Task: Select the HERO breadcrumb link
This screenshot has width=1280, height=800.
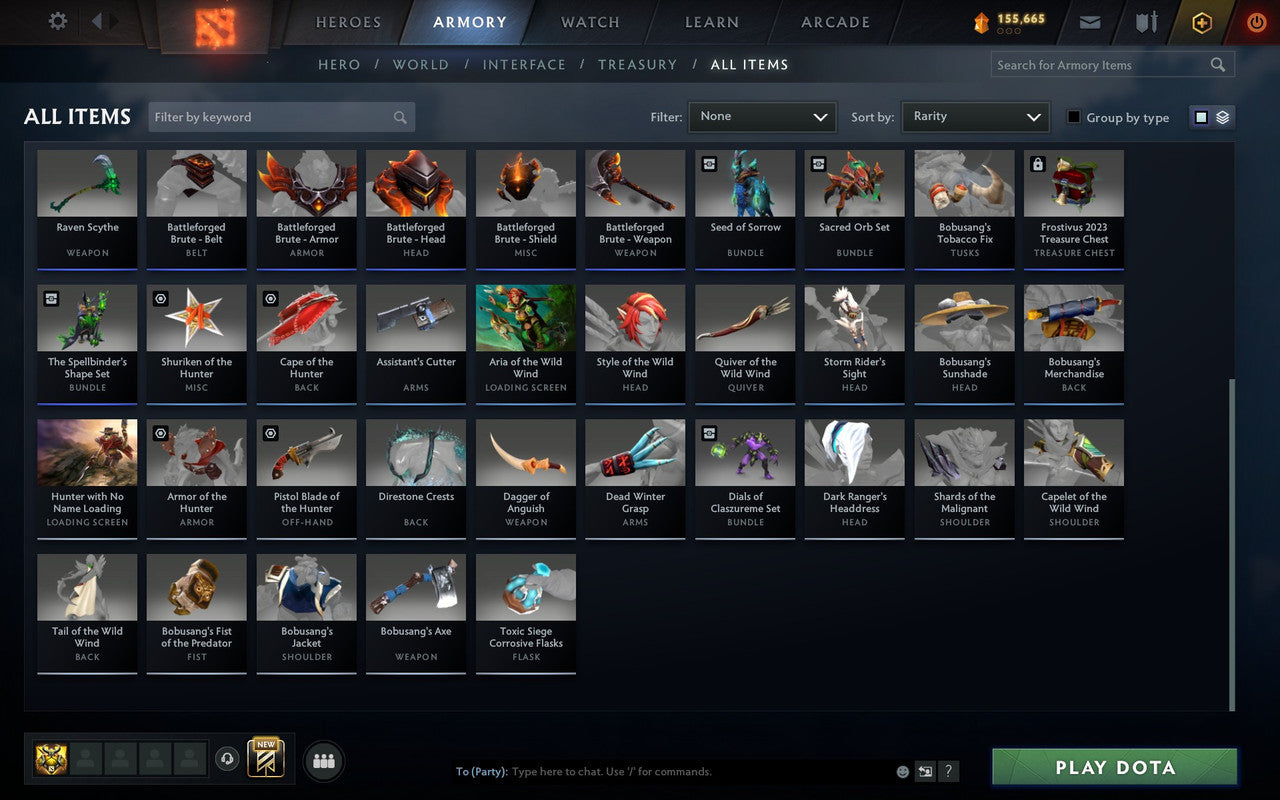Action: 339,64
